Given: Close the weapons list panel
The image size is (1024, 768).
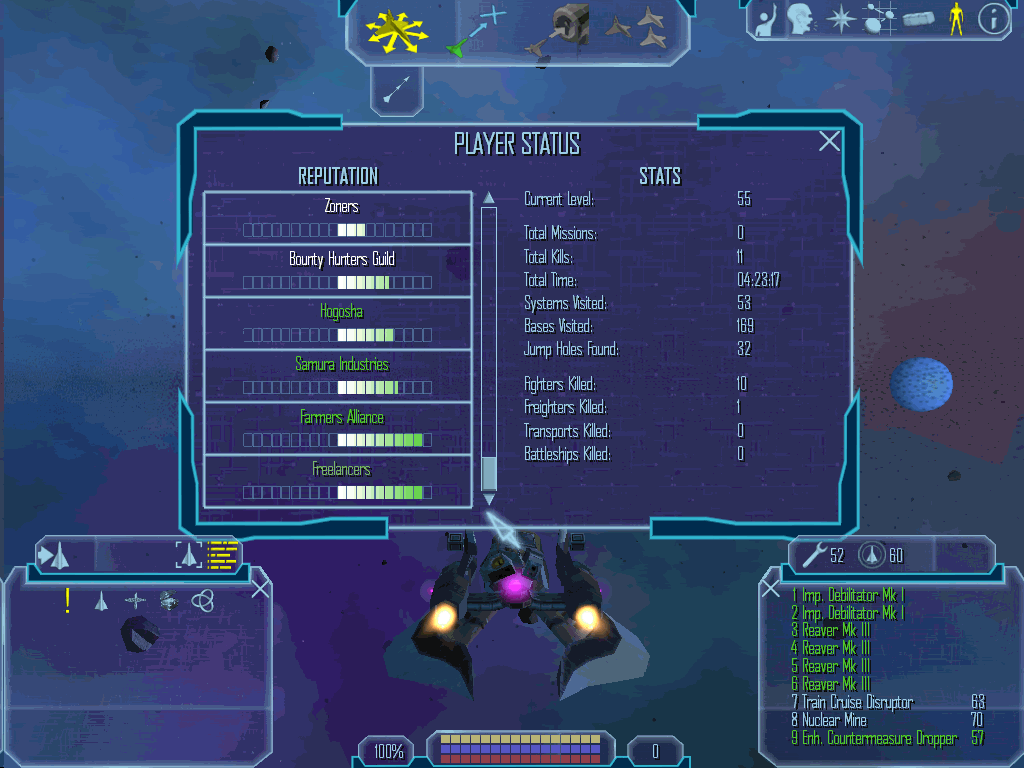Looking at the screenshot, I should [770, 589].
